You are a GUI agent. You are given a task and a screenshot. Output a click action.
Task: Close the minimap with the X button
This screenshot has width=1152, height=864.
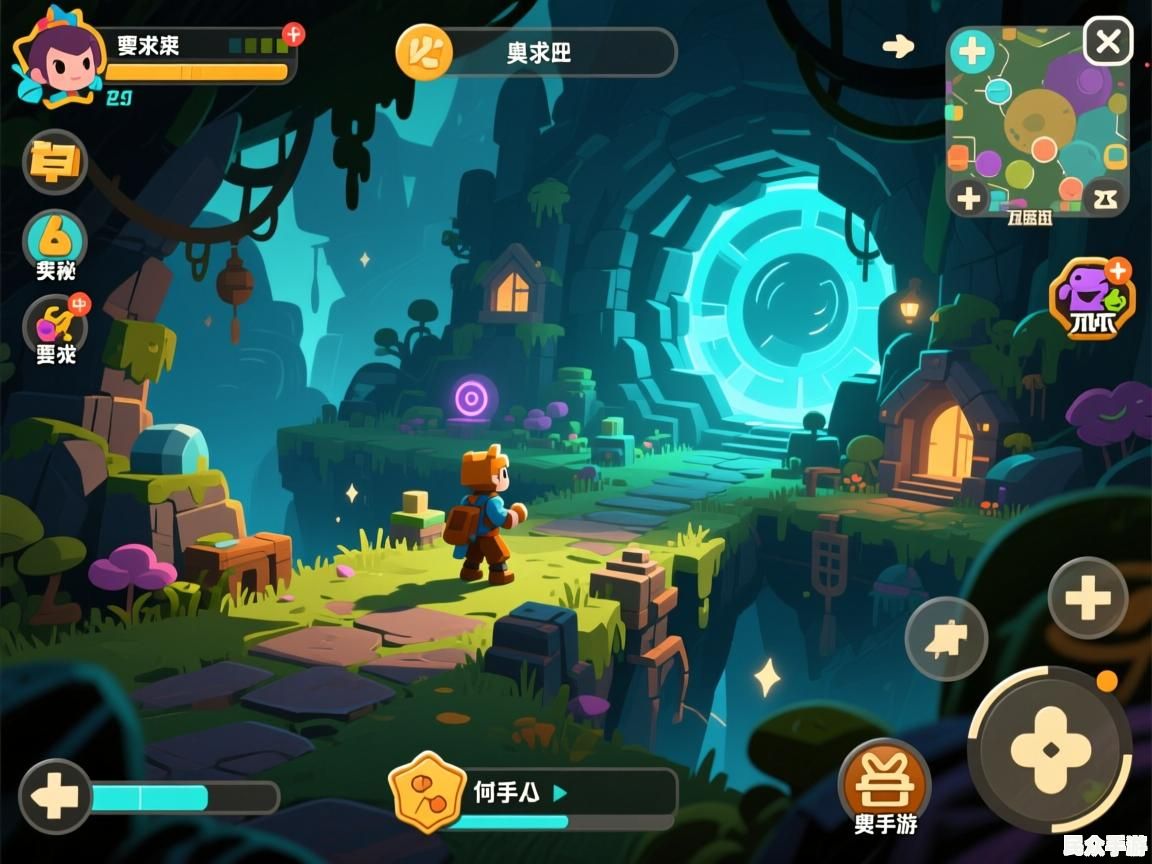click(x=1108, y=42)
